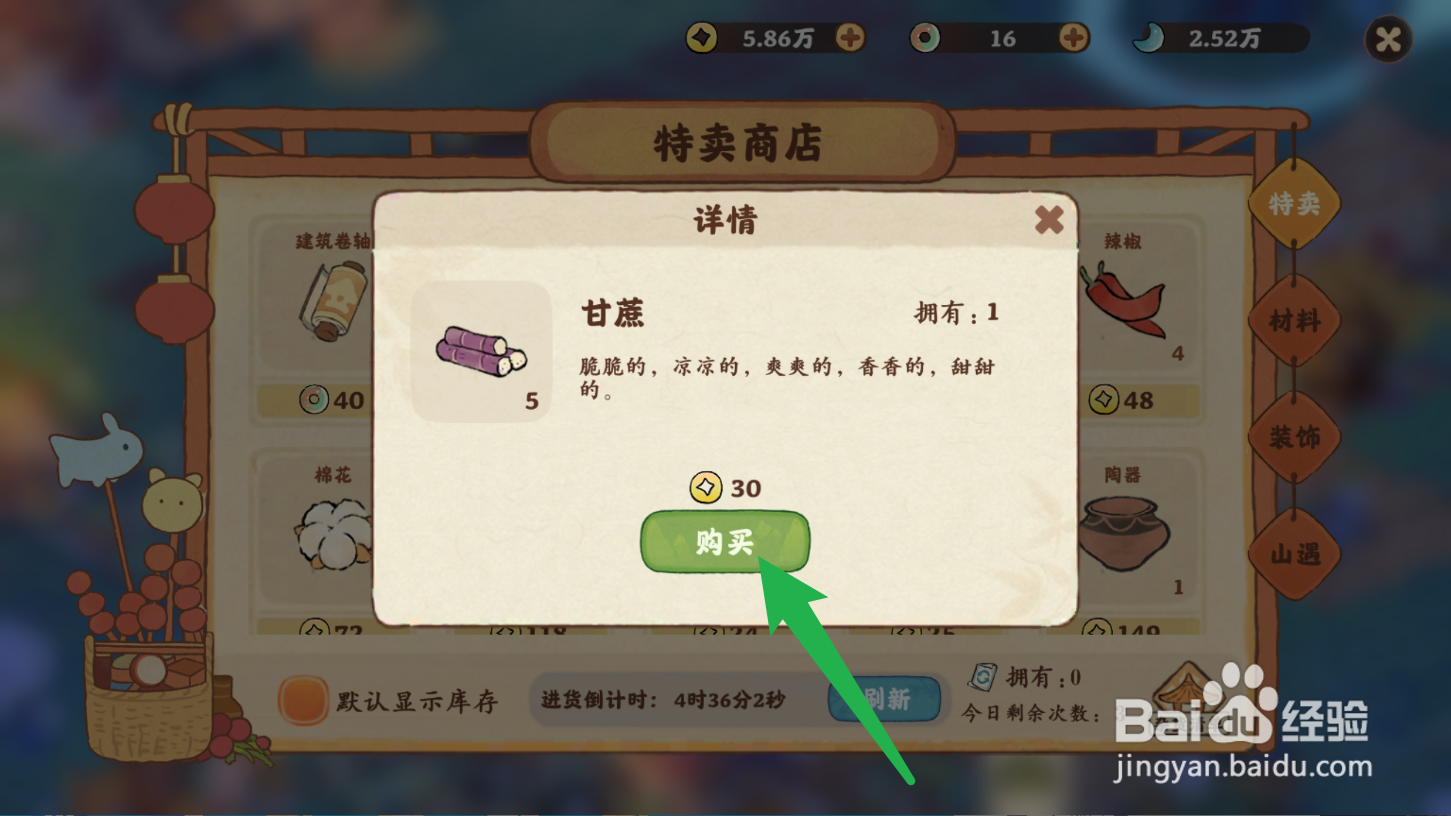Image resolution: width=1451 pixels, height=816 pixels.
Task: Click the ticket icon next to 拥有:0
Action: click(x=983, y=676)
